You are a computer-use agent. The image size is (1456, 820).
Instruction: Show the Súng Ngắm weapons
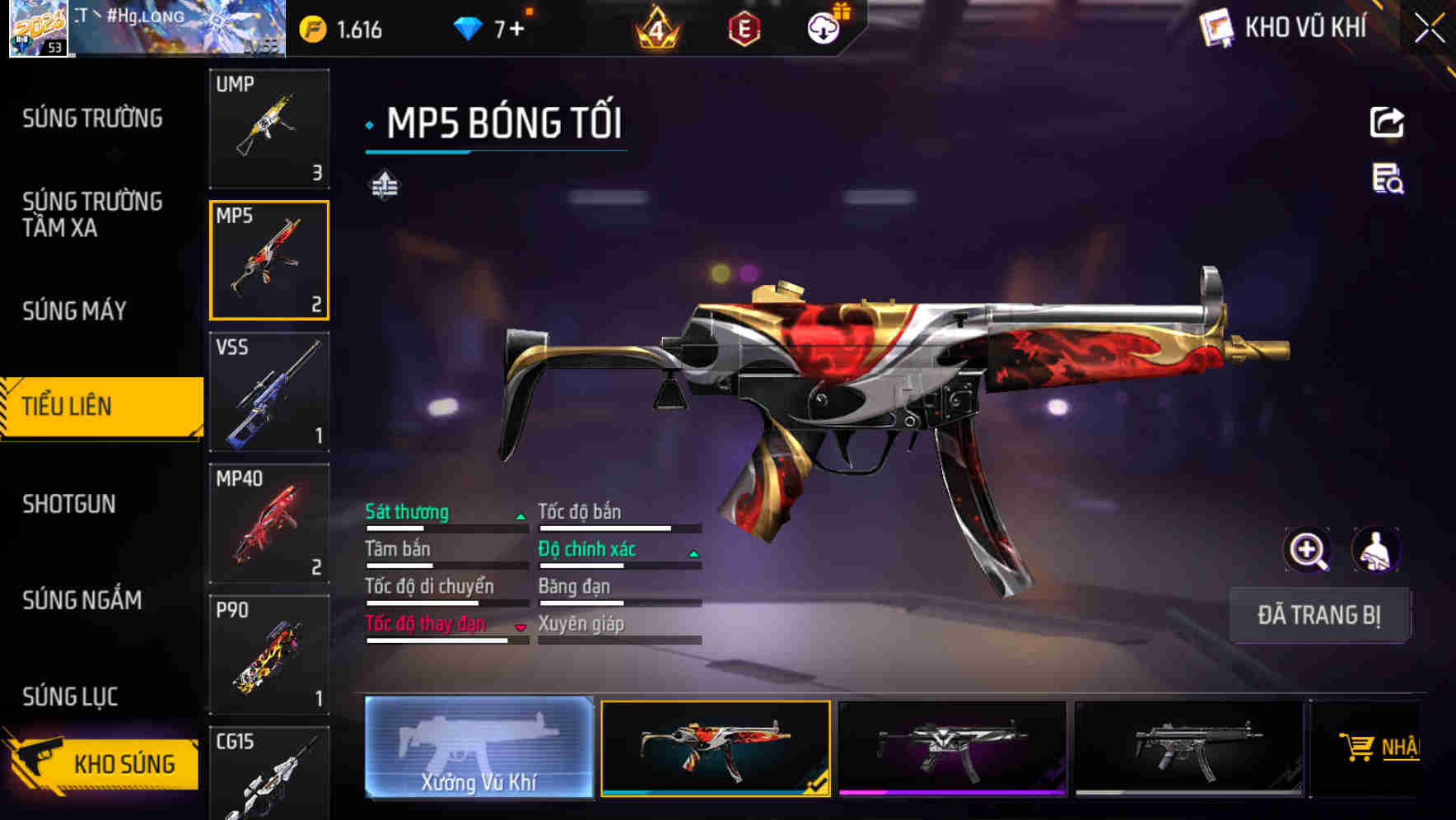point(82,600)
